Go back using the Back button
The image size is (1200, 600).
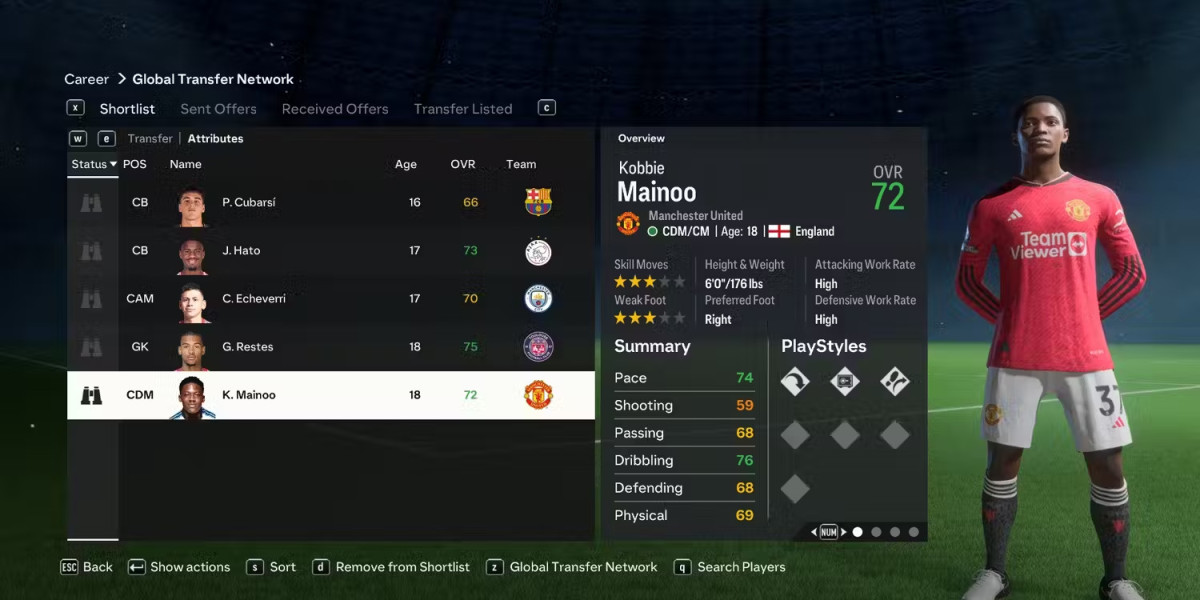click(87, 567)
